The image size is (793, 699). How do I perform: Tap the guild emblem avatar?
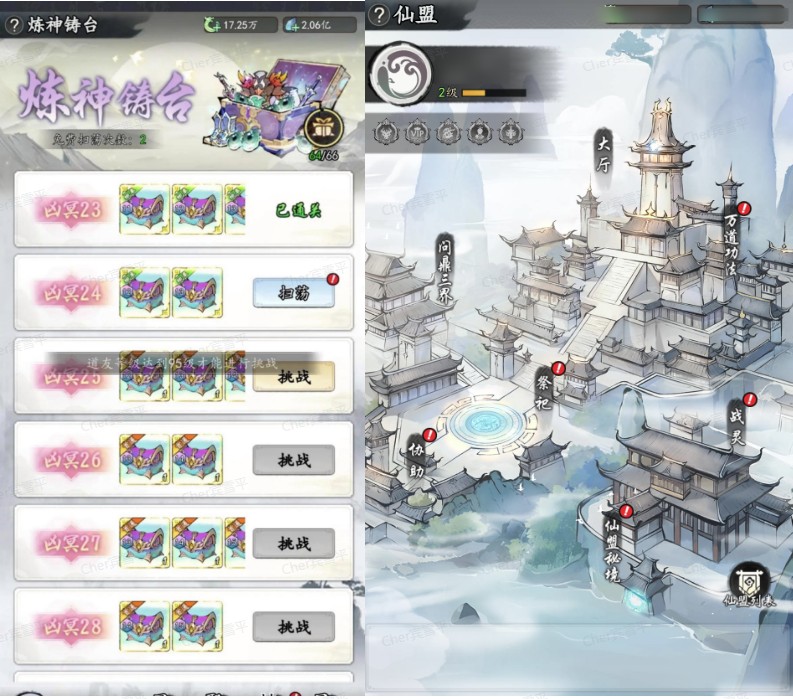tap(400, 73)
